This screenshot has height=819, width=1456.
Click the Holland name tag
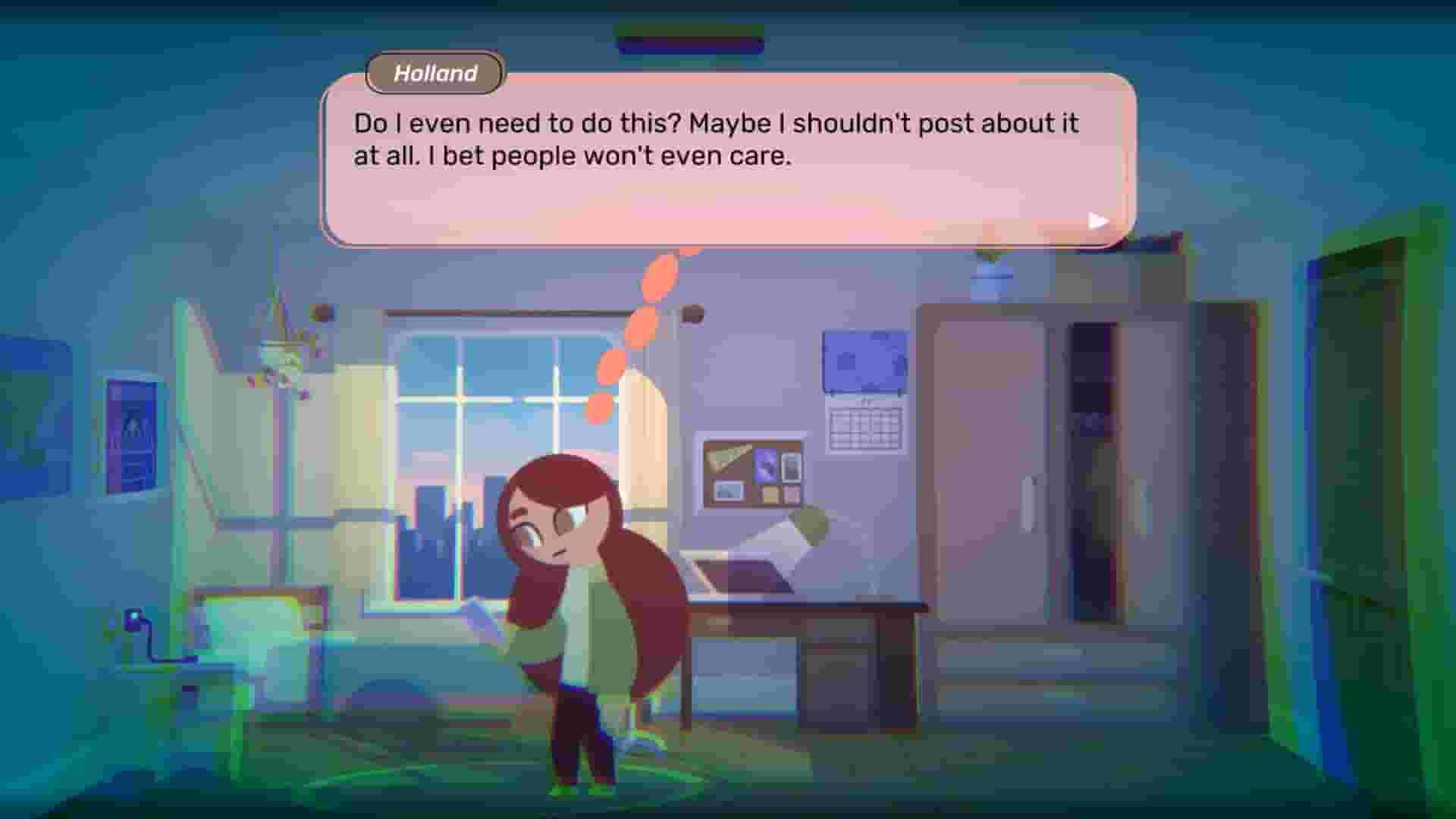[x=435, y=74]
